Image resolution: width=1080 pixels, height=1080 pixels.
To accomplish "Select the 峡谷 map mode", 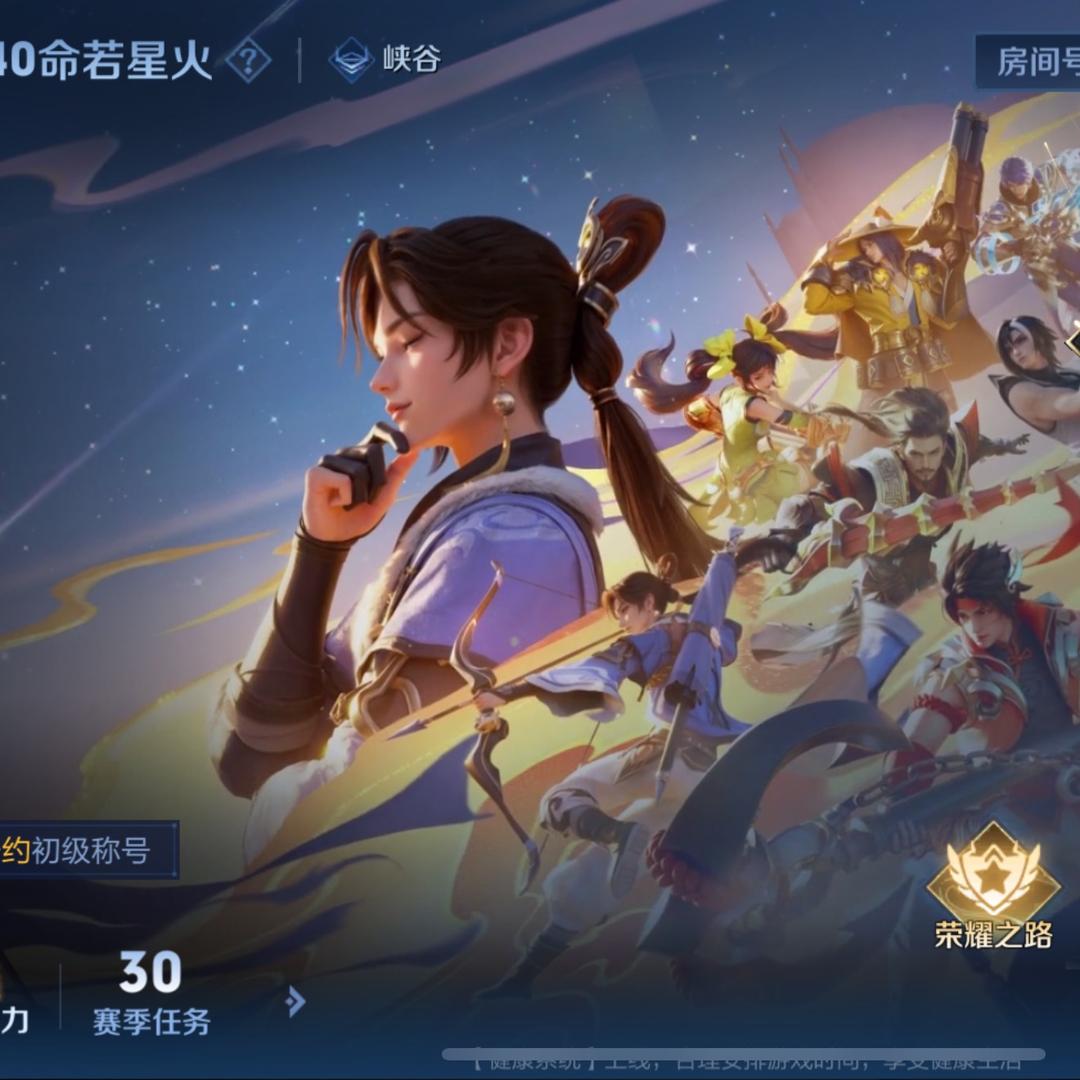I will click(385, 60).
